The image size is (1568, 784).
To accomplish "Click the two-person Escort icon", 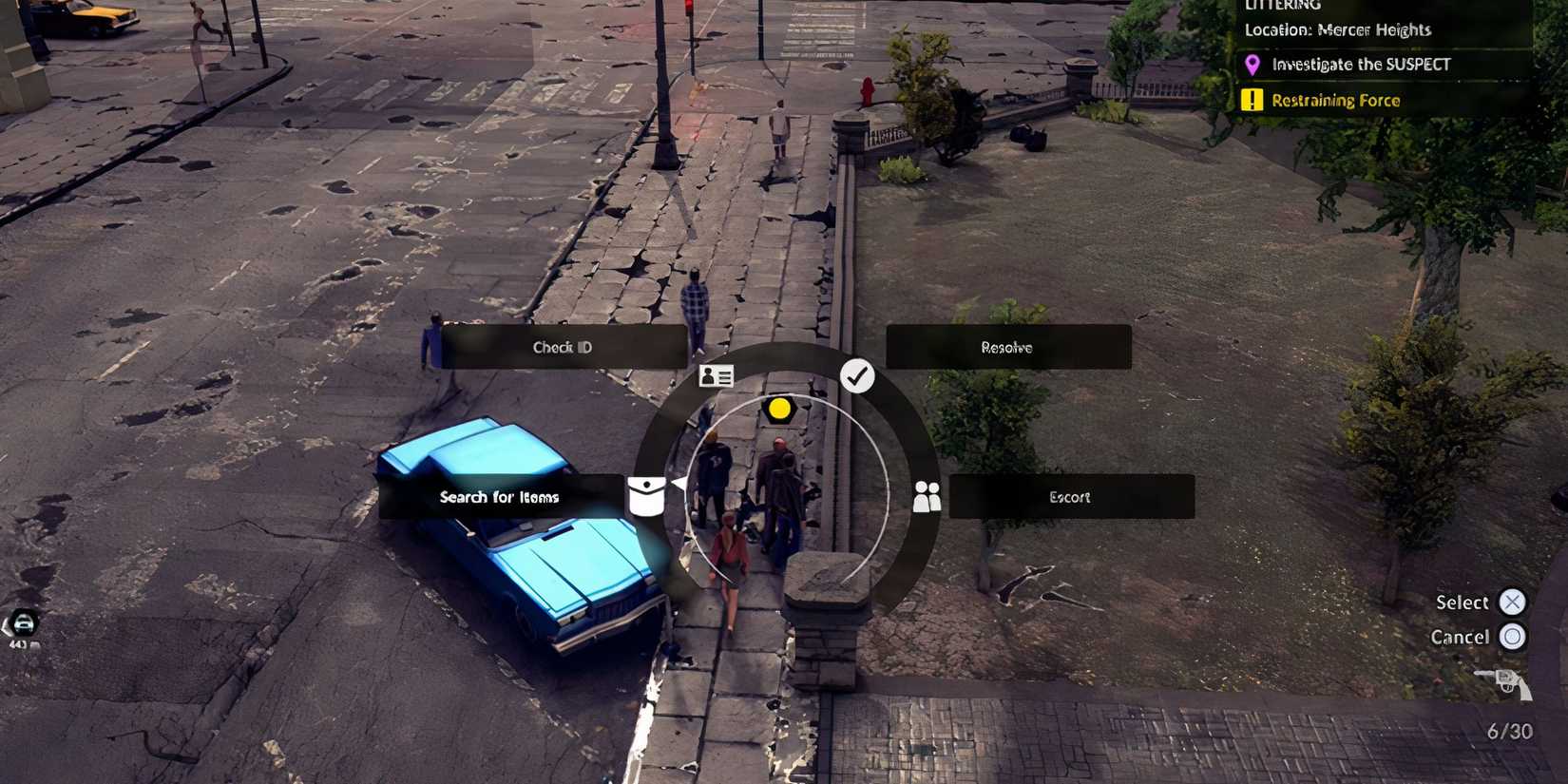I will click(x=927, y=496).
